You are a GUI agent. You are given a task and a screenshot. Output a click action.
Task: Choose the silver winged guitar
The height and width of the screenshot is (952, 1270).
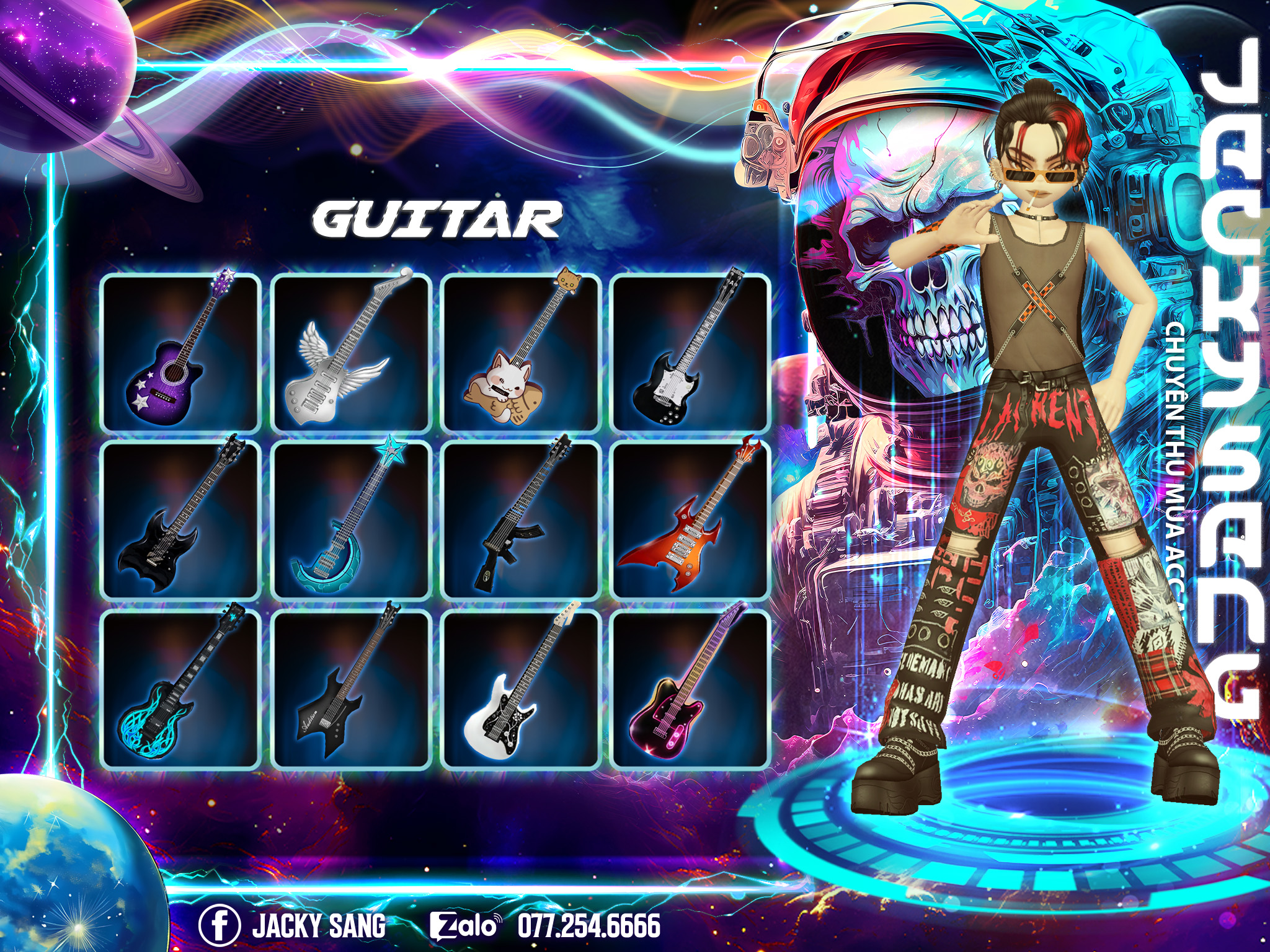point(351,353)
